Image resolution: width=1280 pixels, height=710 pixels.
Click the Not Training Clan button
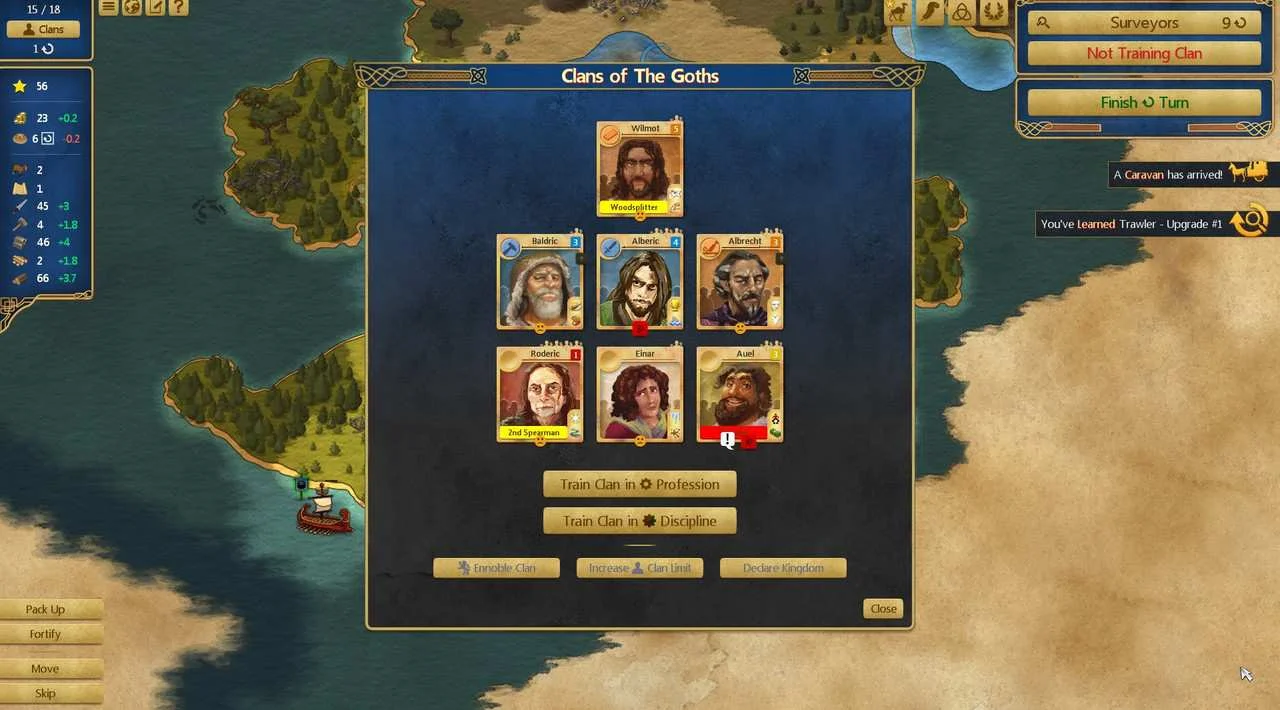coord(1144,54)
